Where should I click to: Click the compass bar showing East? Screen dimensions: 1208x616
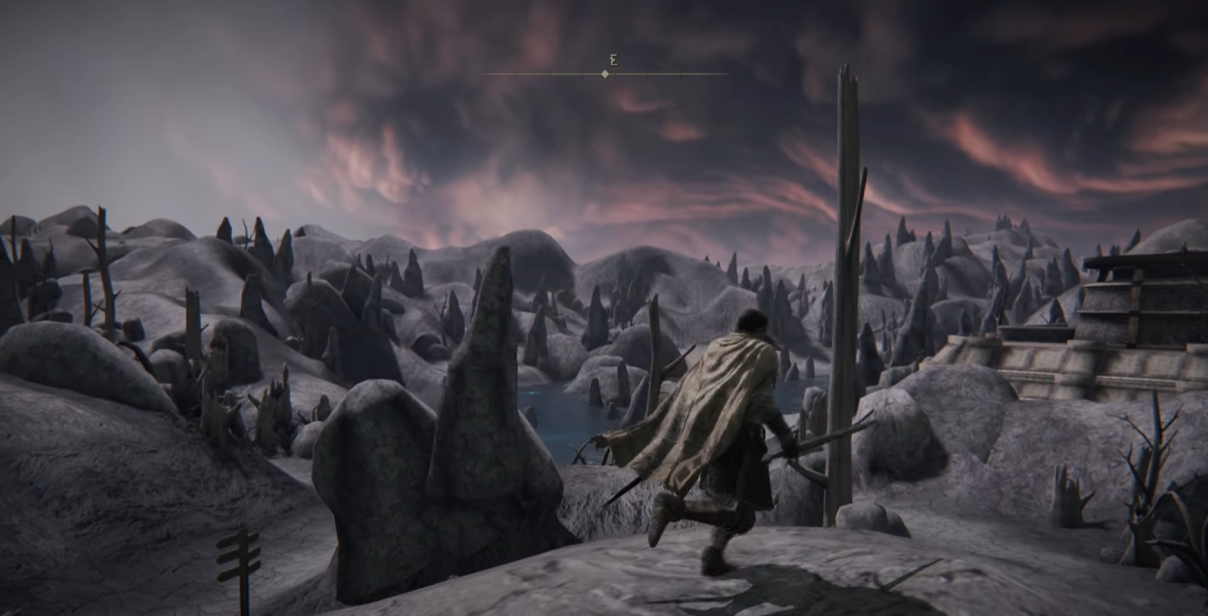(605, 73)
